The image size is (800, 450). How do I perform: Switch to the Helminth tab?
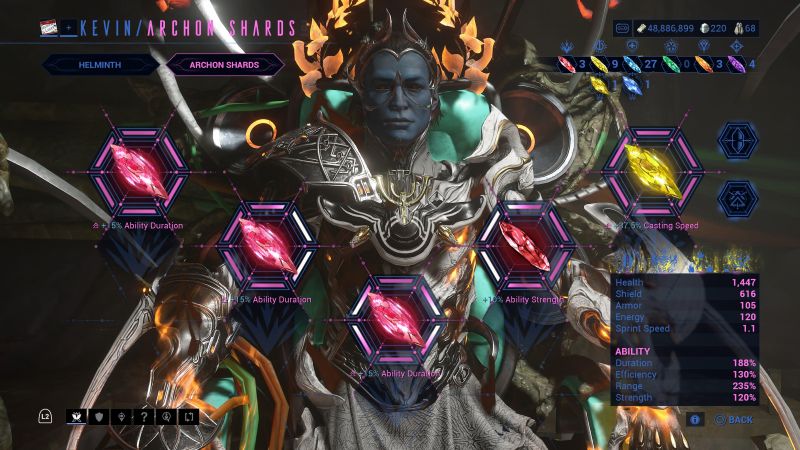(100, 65)
